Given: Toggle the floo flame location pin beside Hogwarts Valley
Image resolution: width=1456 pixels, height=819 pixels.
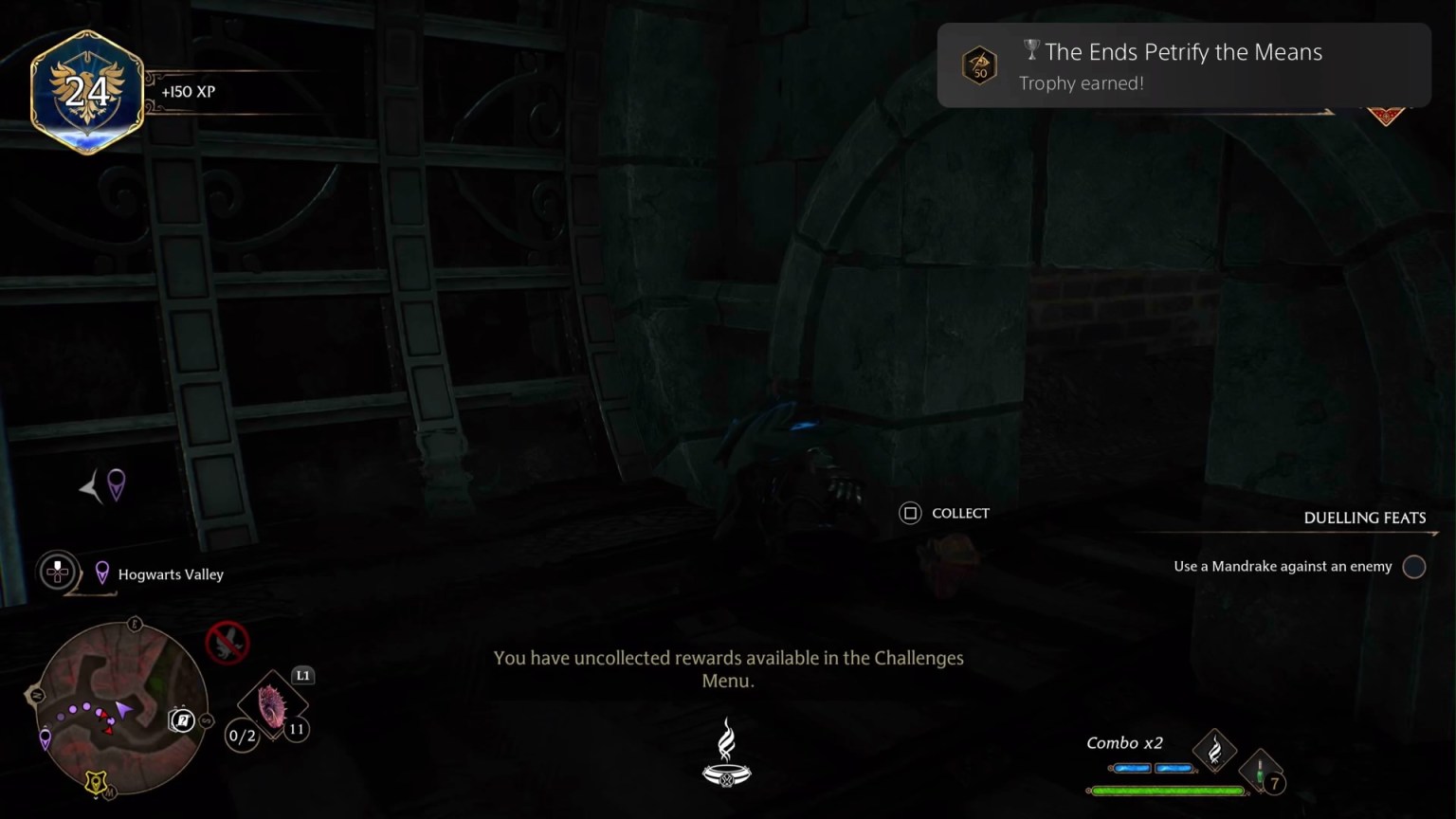Looking at the screenshot, I should click(x=104, y=572).
